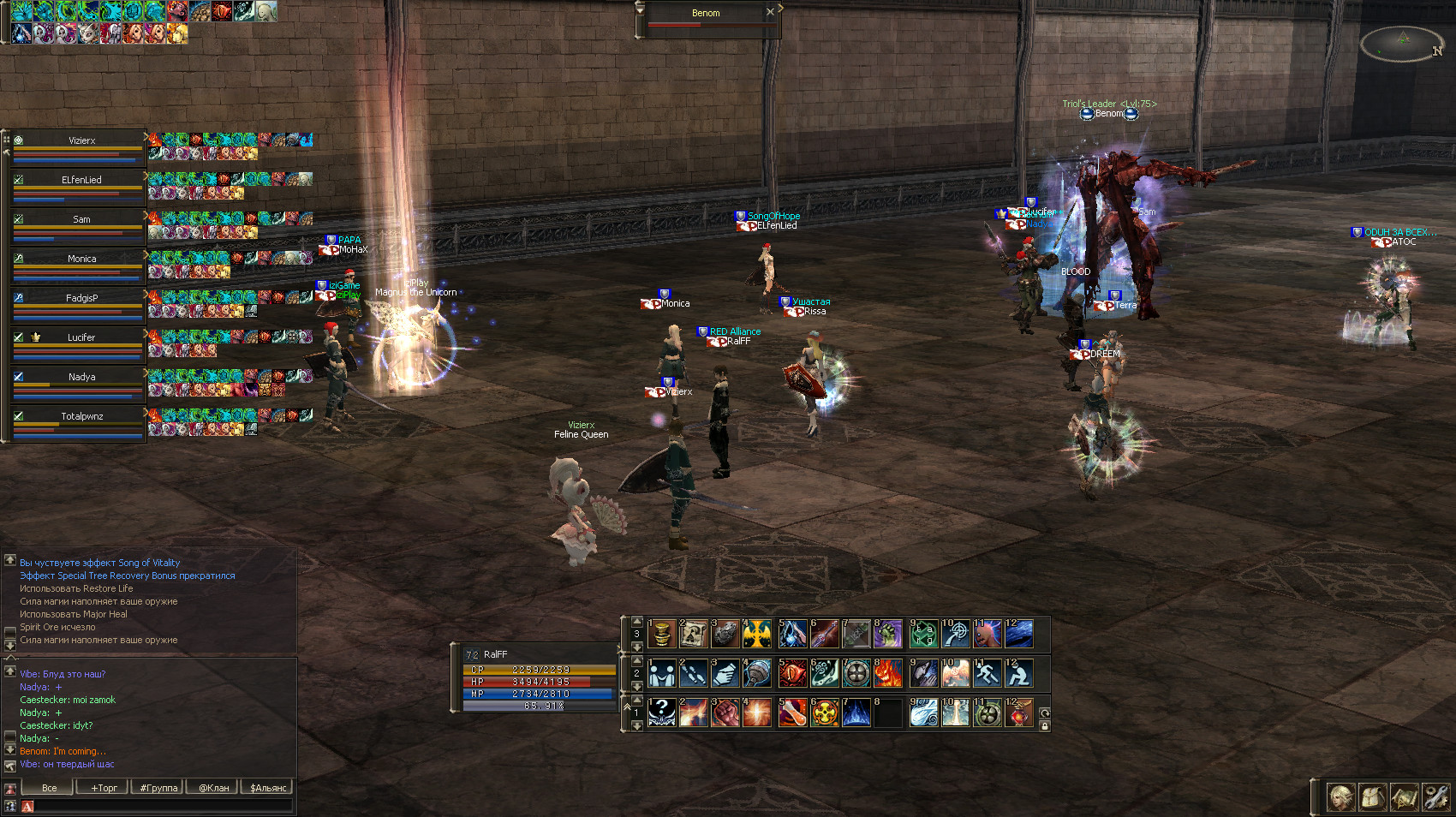The width and height of the screenshot is (1456, 817).
Task: Open system menu wrench and gear button
Action: point(1435,797)
